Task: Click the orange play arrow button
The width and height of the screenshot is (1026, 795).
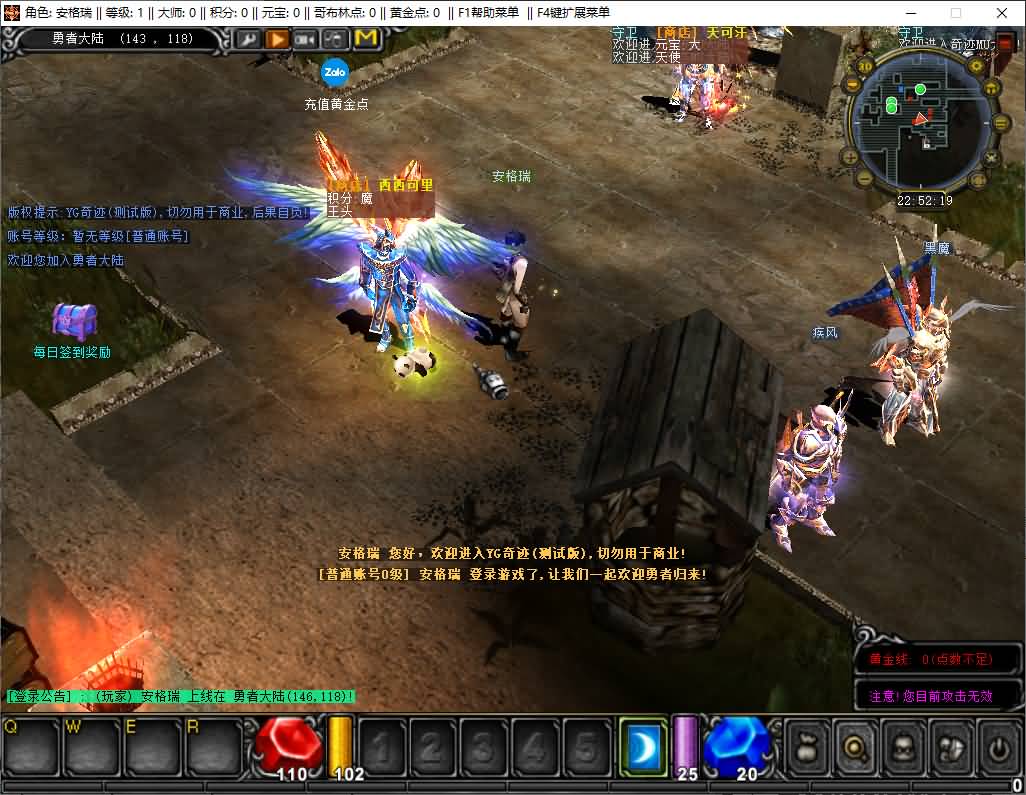Action: (277, 39)
